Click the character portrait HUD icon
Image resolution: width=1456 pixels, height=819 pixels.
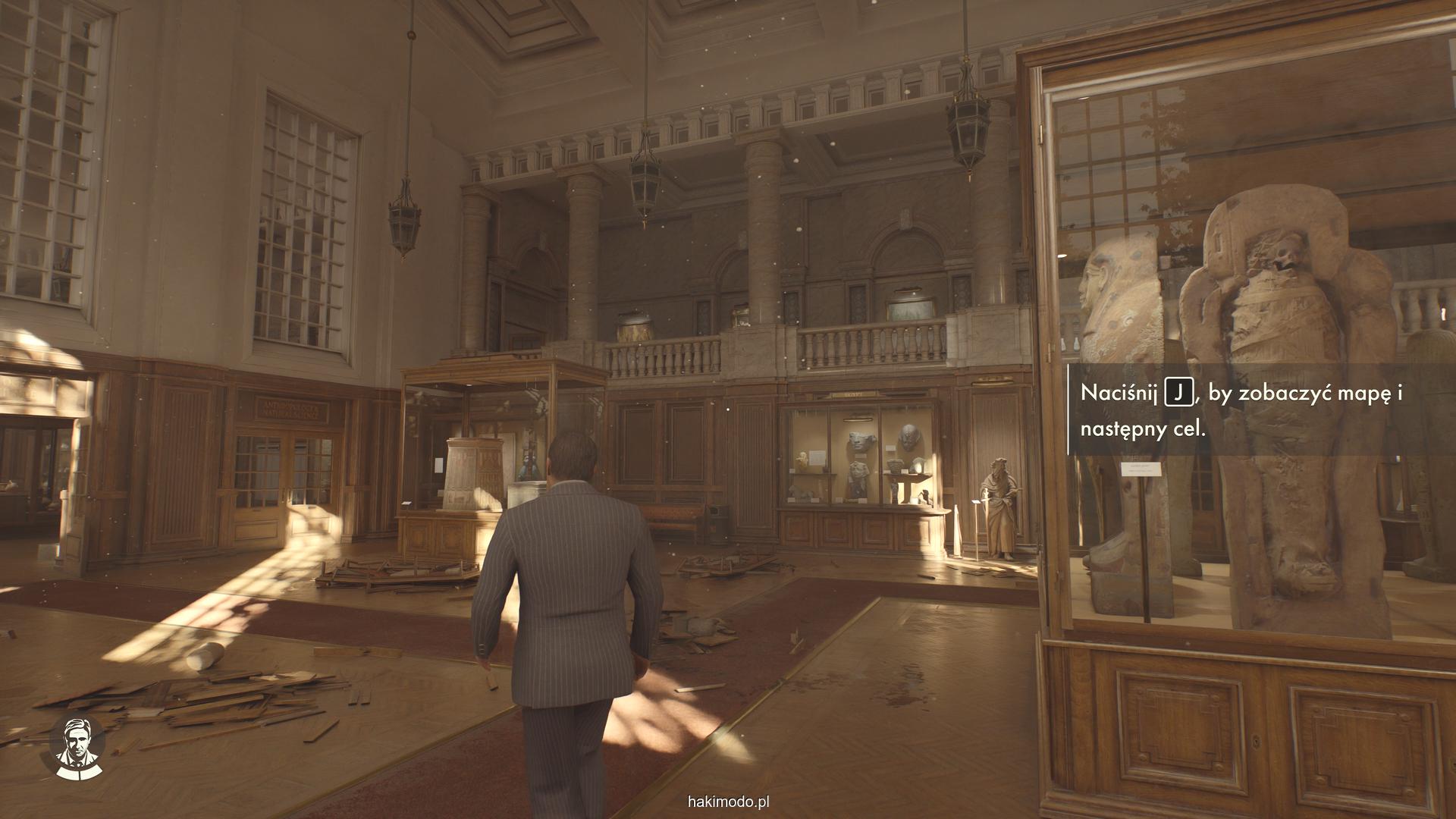pos(77,746)
